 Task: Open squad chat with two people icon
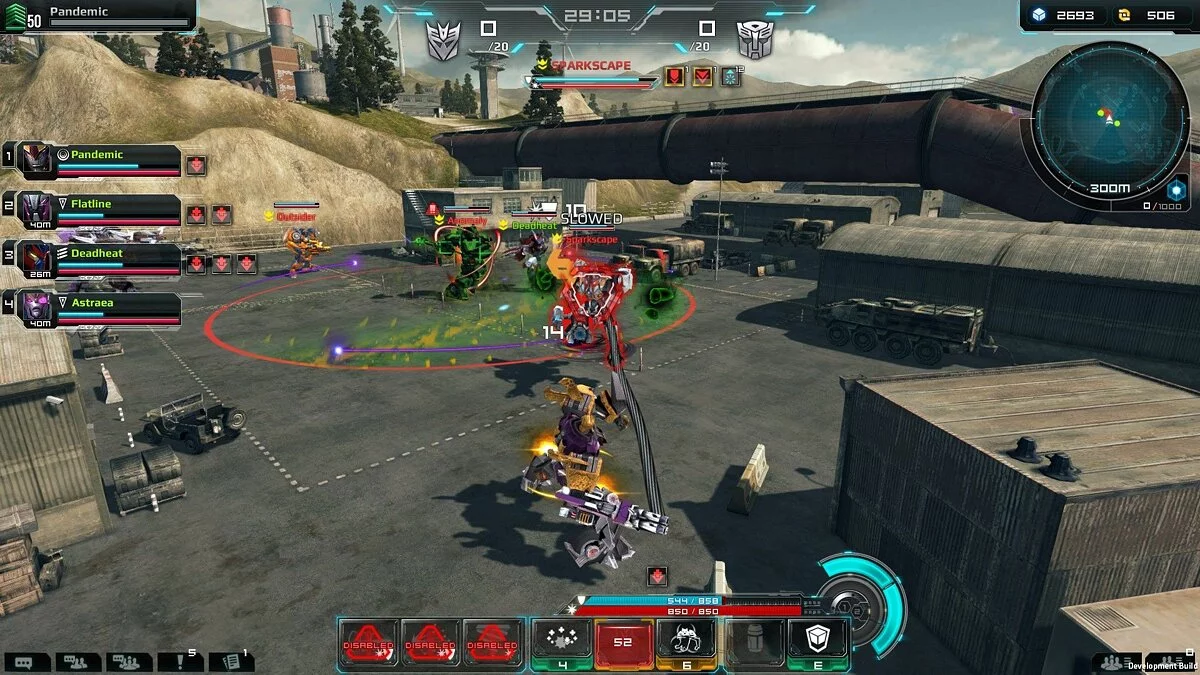tap(78, 661)
